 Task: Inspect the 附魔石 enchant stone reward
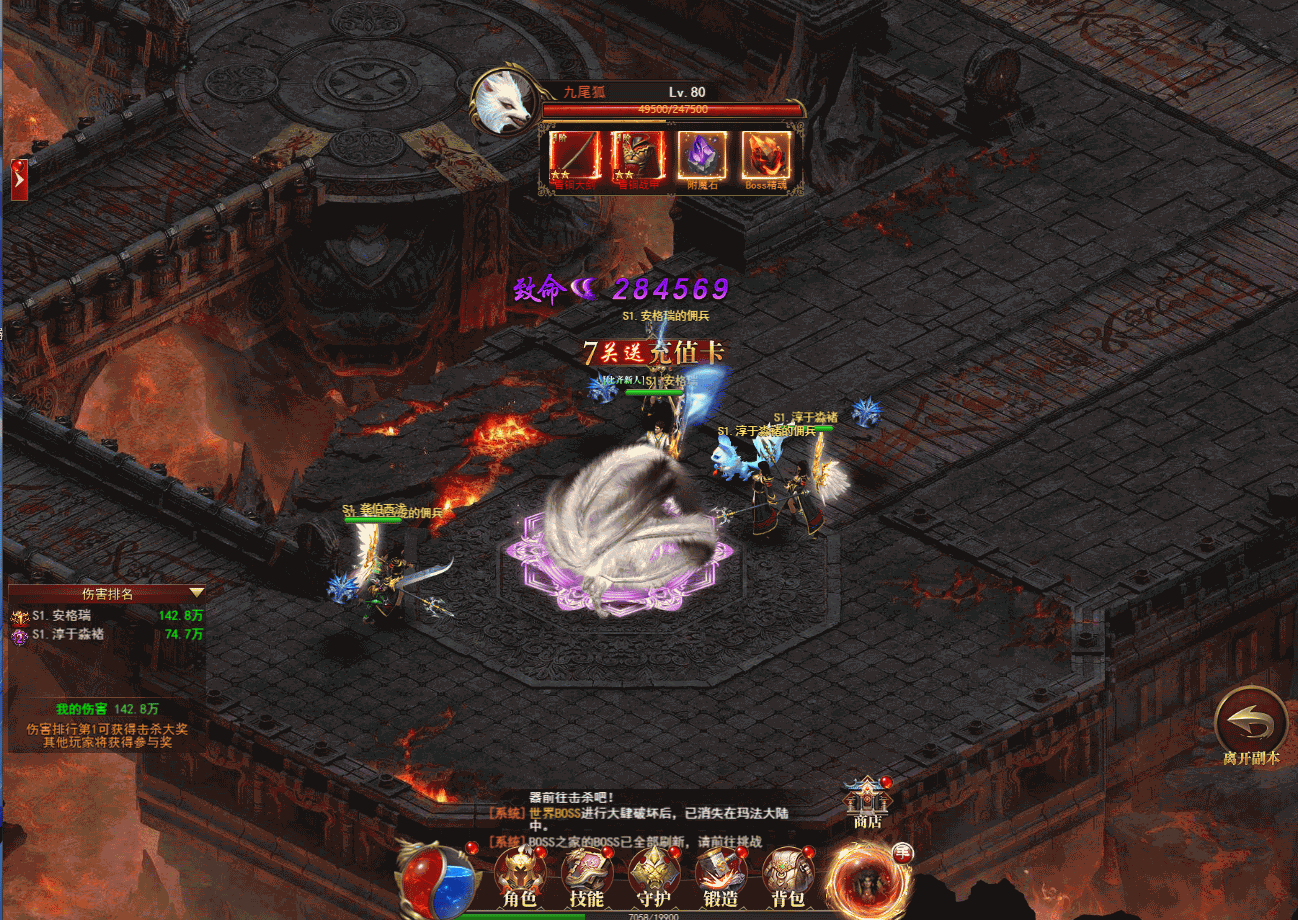pos(702,156)
